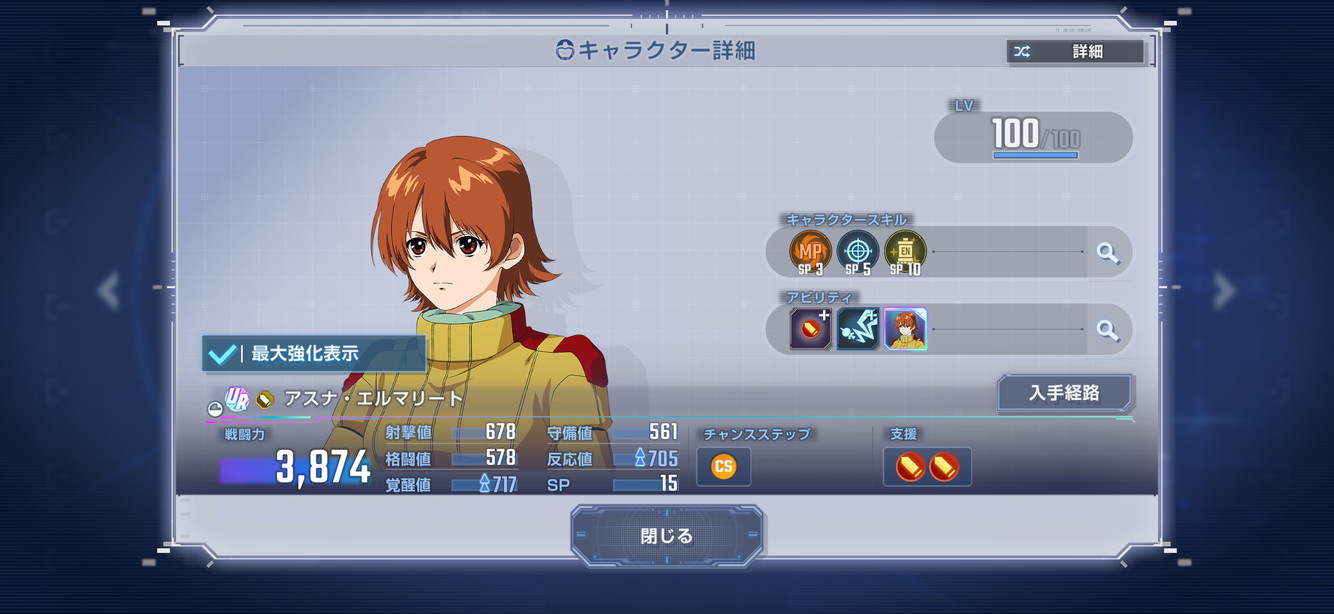The width and height of the screenshot is (1334, 614).
Task: Select the MP skill icon (SP 3)
Action: point(810,251)
